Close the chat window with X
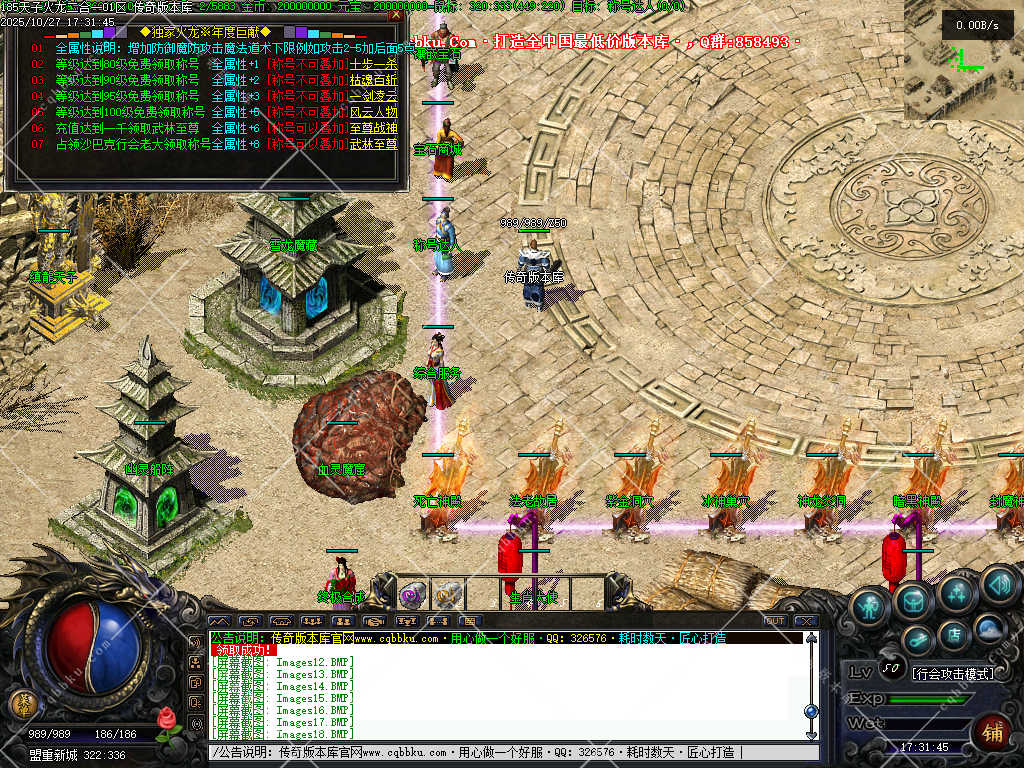Image resolution: width=1024 pixels, height=768 pixels. click(x=807, y=621)
